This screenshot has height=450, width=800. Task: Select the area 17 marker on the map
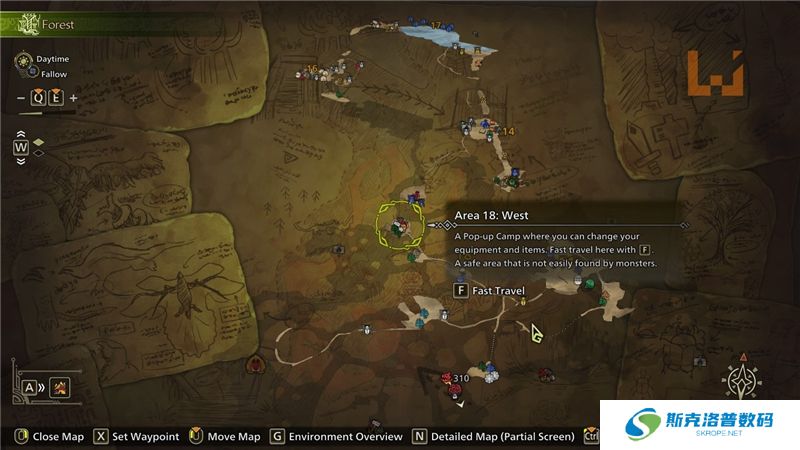pos(435,23)
